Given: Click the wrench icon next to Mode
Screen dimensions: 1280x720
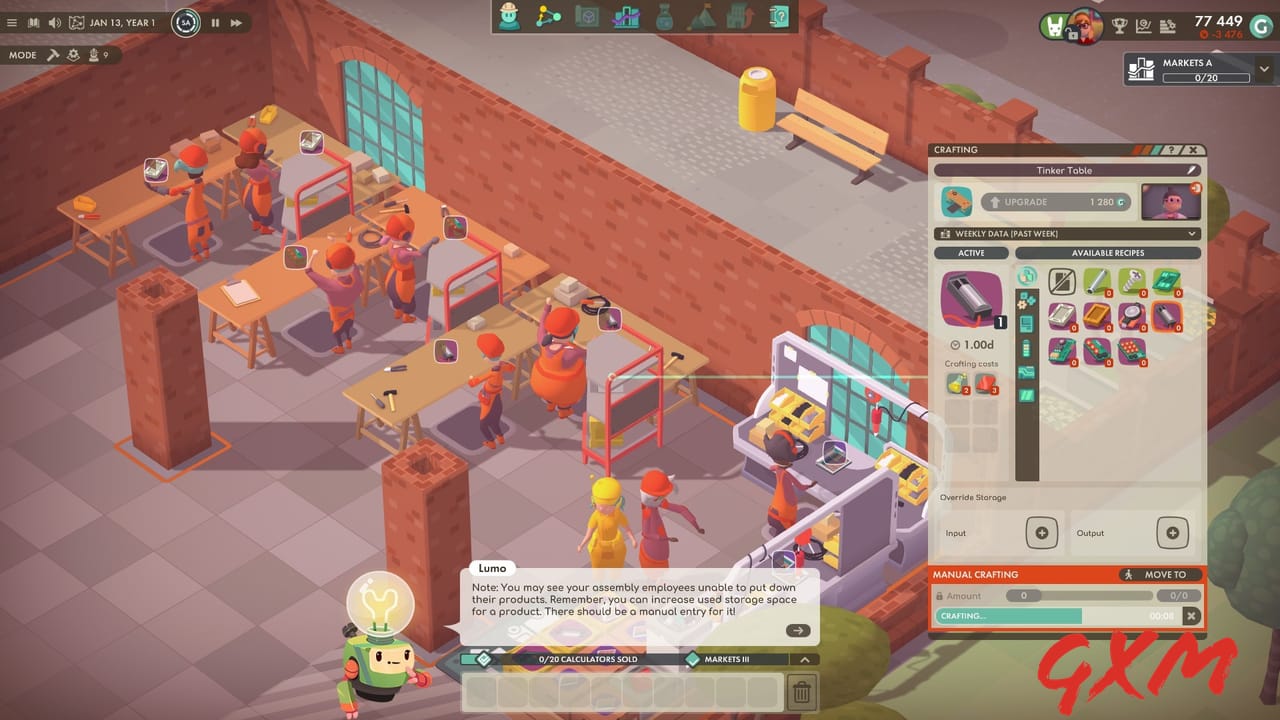Looking at the screenshot, I should point(52,55).
